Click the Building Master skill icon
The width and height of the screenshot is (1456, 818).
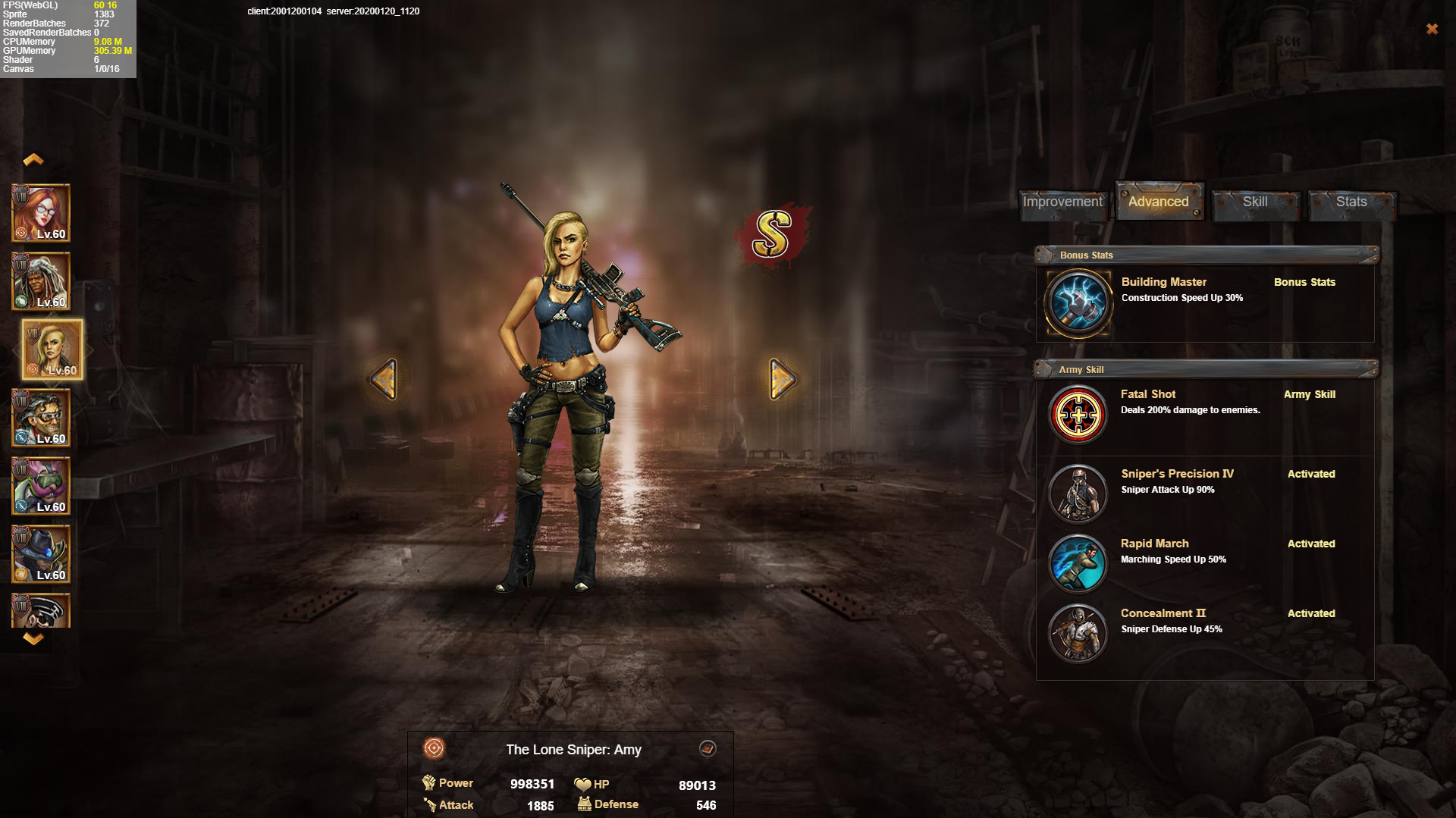click(x=1078, y=303)
